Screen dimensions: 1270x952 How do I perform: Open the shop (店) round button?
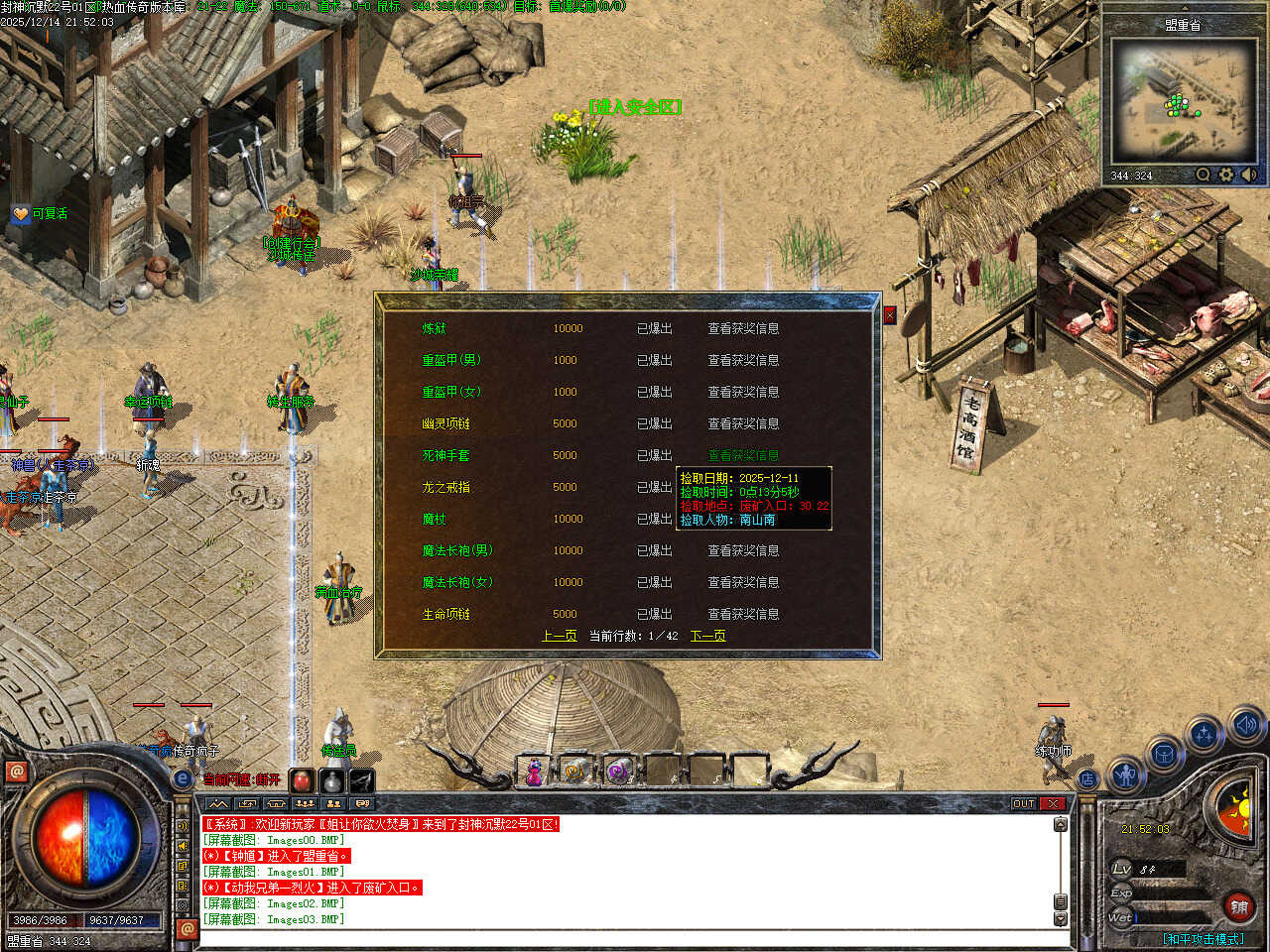coord(1087,779)
